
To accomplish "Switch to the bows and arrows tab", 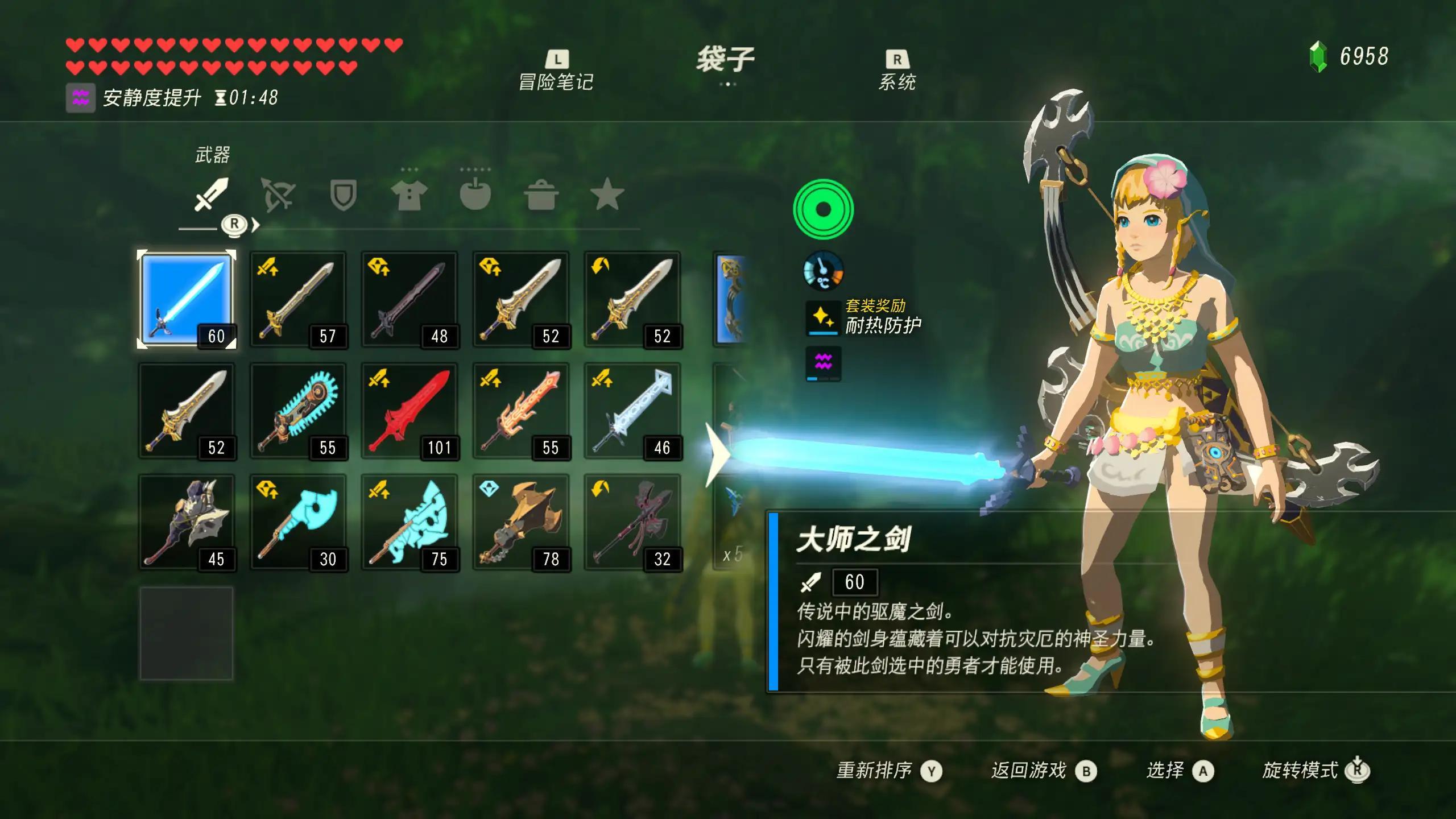I will pos(277,195).
